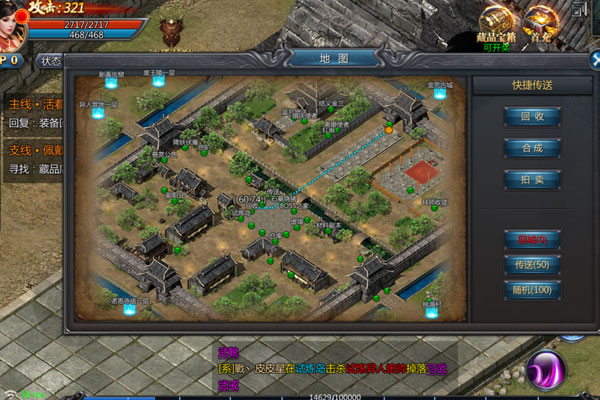The image size is (600, 400).
Task: Select the red 回城 (return to town) button
Action: pos(531,240)
